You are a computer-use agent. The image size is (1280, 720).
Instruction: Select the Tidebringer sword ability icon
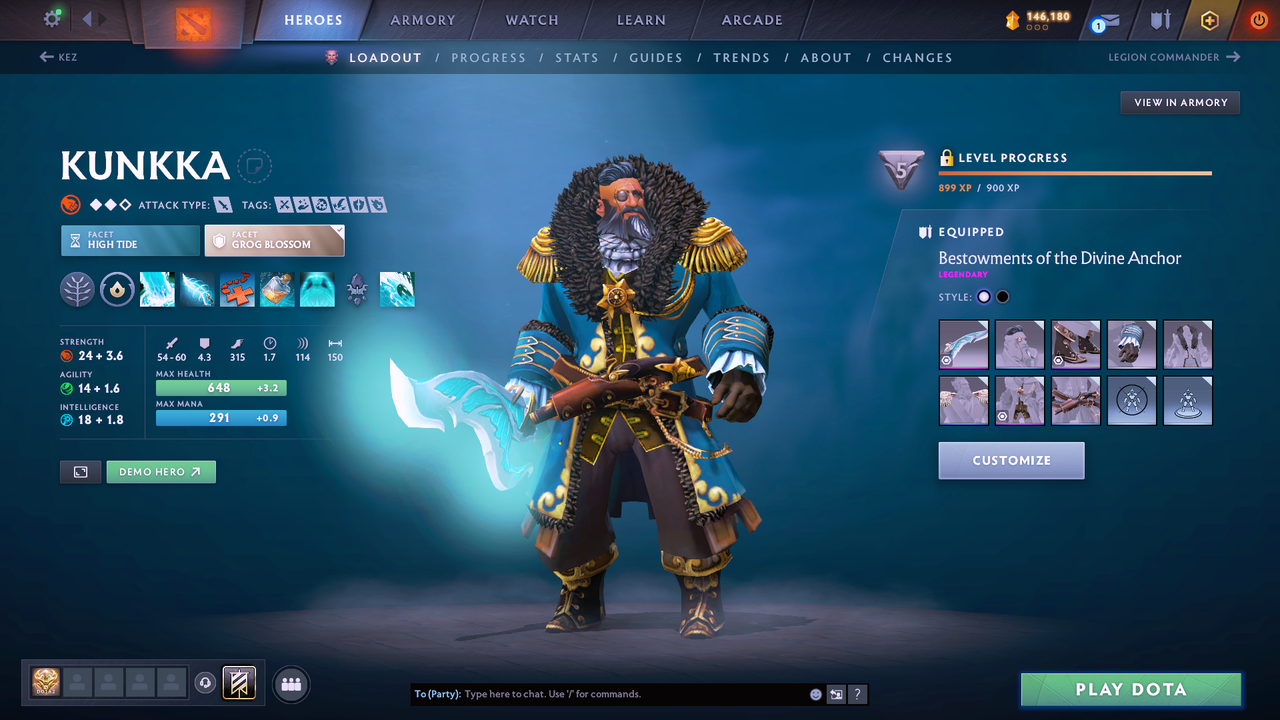click(x=196, y=289)
